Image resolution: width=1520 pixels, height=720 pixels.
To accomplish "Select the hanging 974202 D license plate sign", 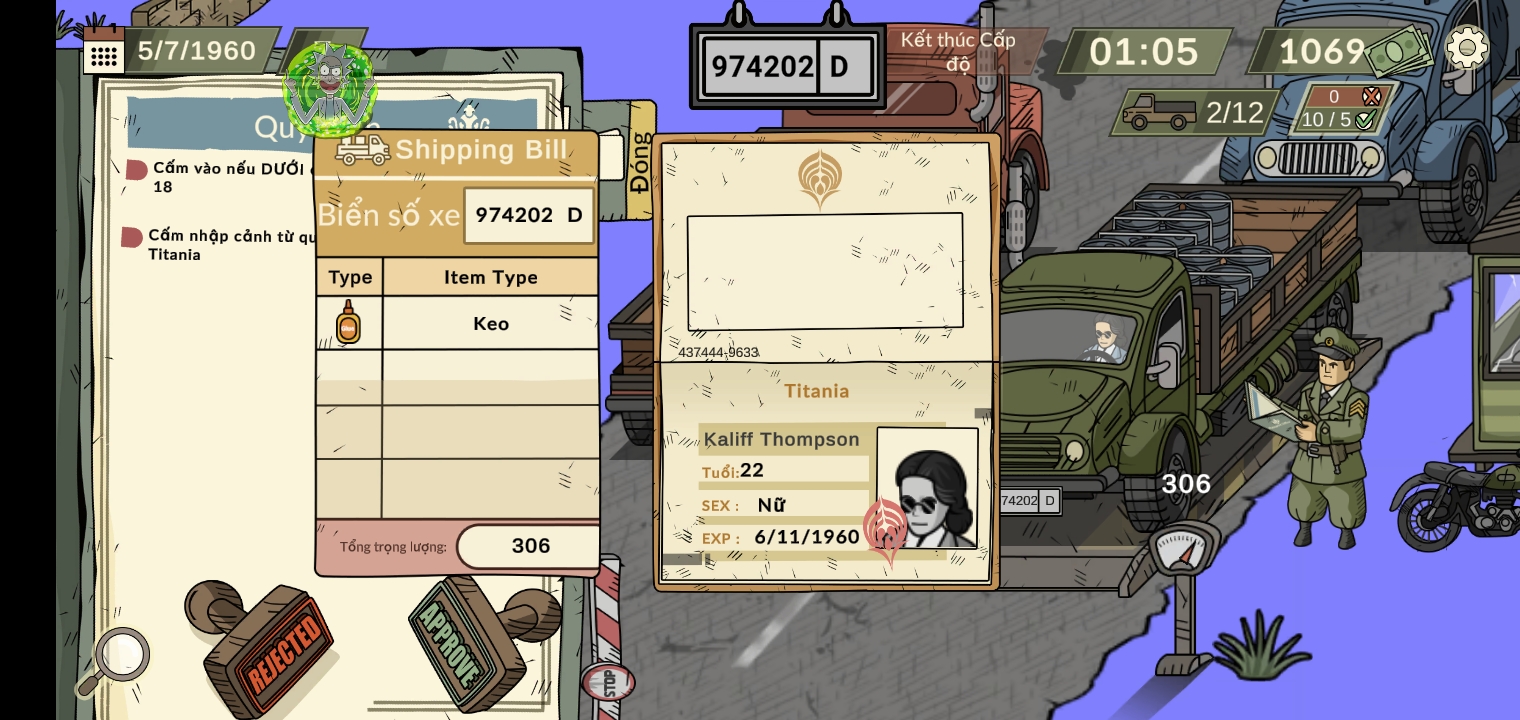I will [x=787, y=66].
